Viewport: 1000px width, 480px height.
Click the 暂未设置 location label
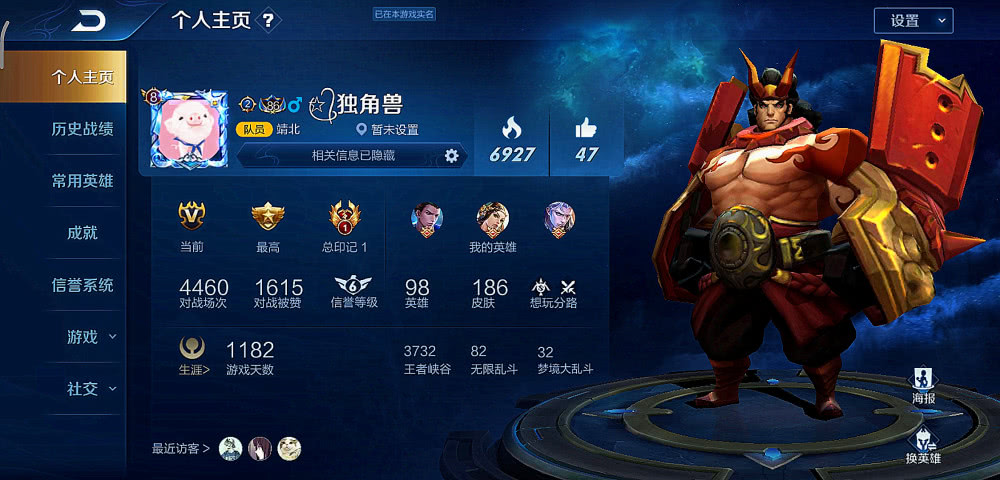coord(387,130)
